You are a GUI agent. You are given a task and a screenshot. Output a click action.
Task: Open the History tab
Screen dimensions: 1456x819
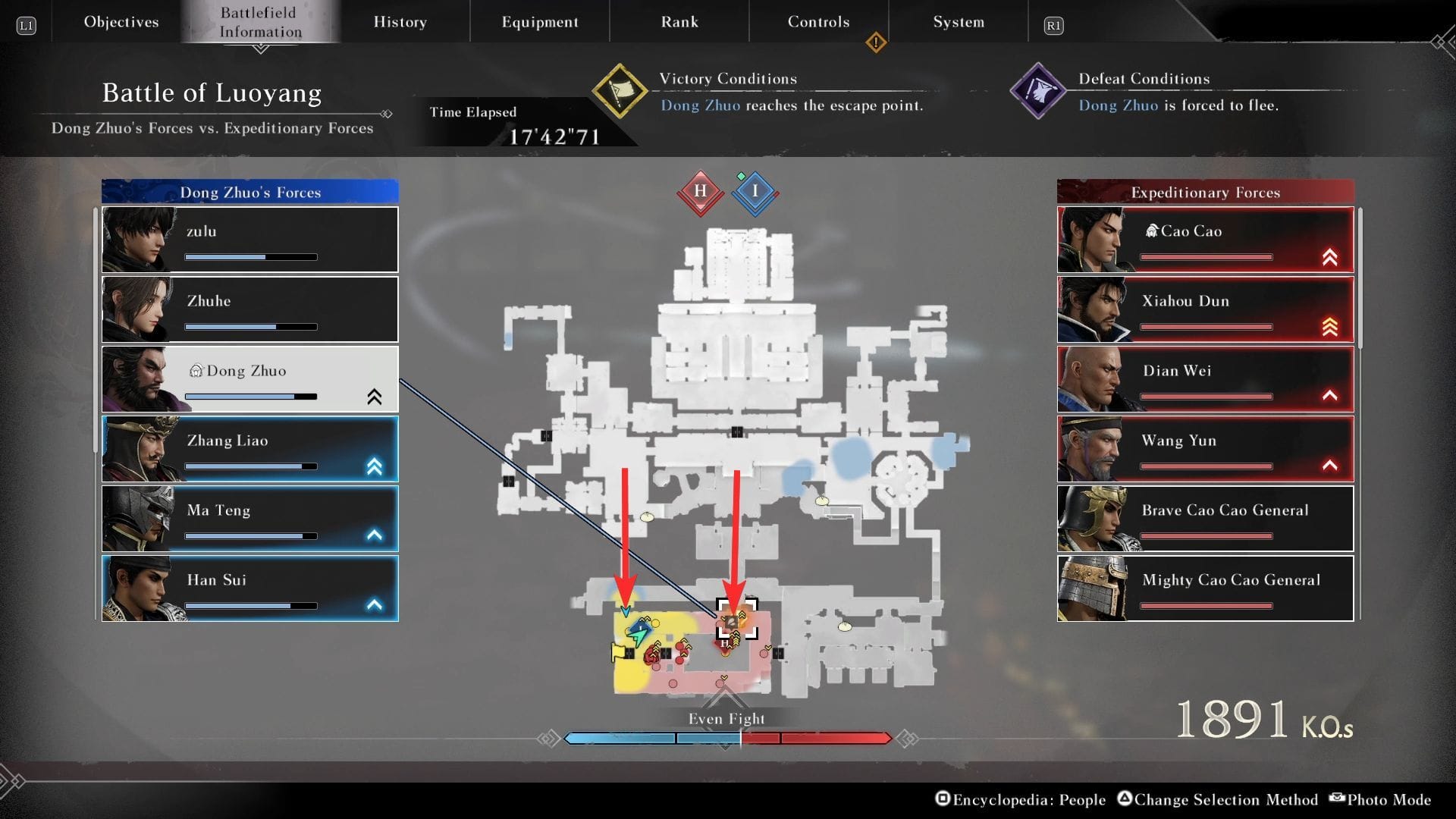[400, 22]
